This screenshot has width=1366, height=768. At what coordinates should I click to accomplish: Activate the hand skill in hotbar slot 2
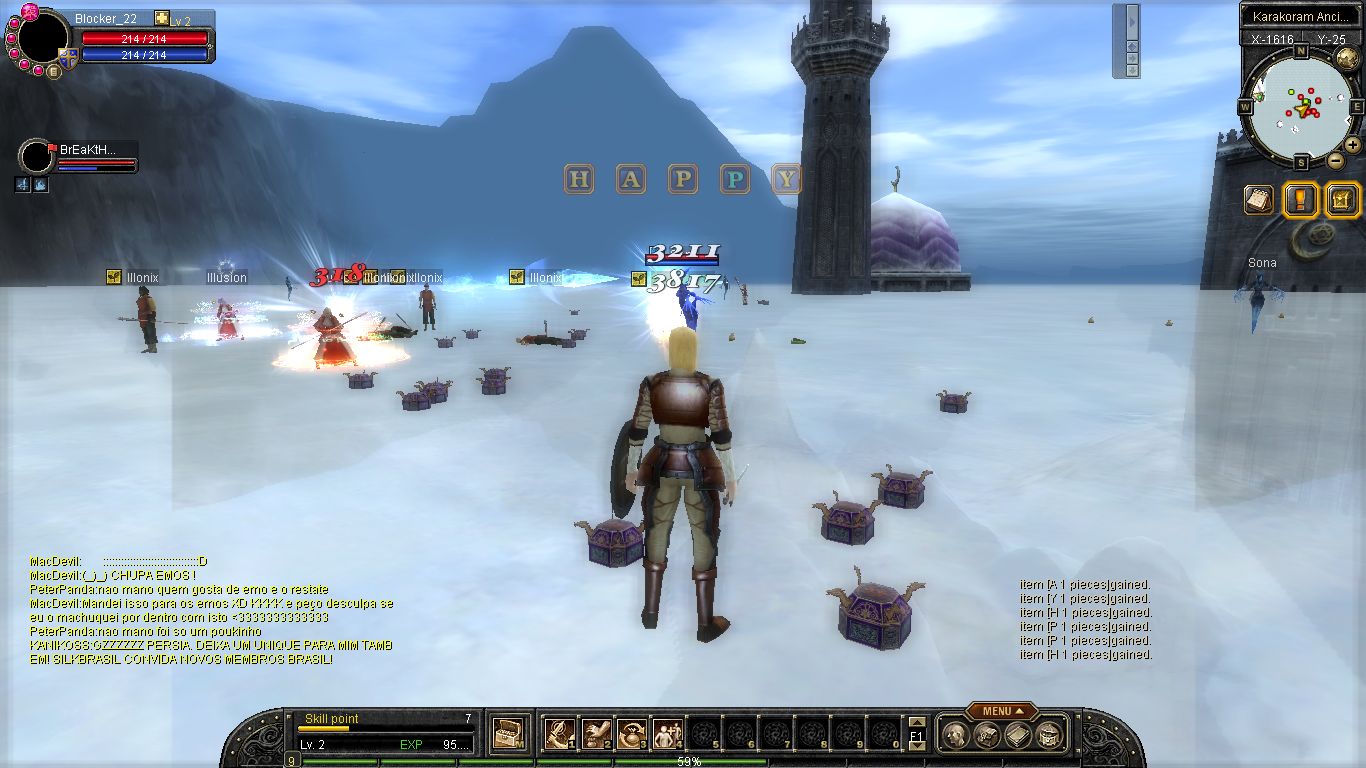pos(597,735)
